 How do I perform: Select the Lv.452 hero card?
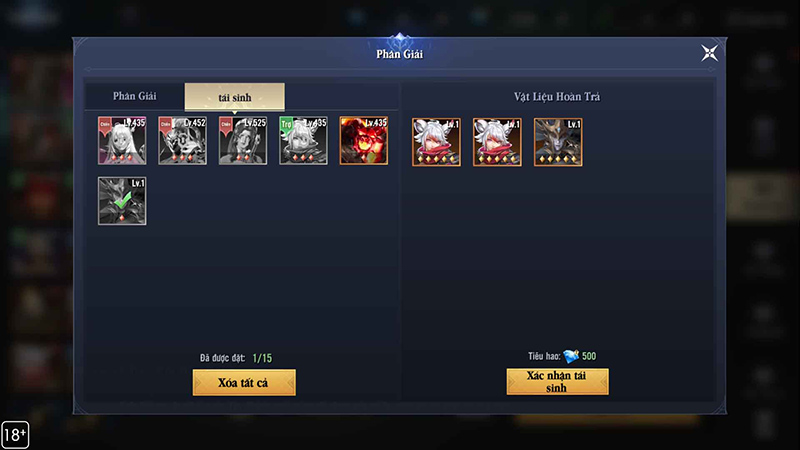click(182, 141)
